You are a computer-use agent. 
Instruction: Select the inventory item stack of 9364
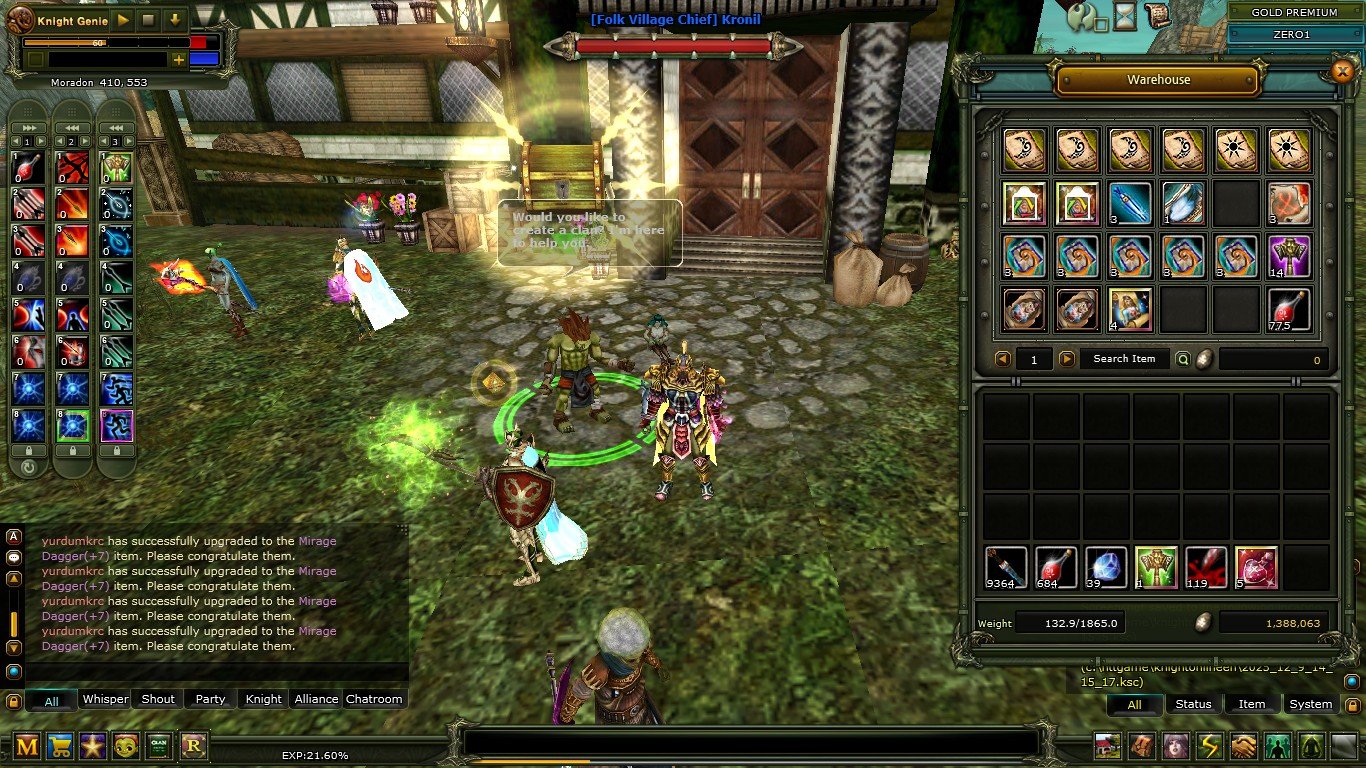click(x=1006, y=567)
